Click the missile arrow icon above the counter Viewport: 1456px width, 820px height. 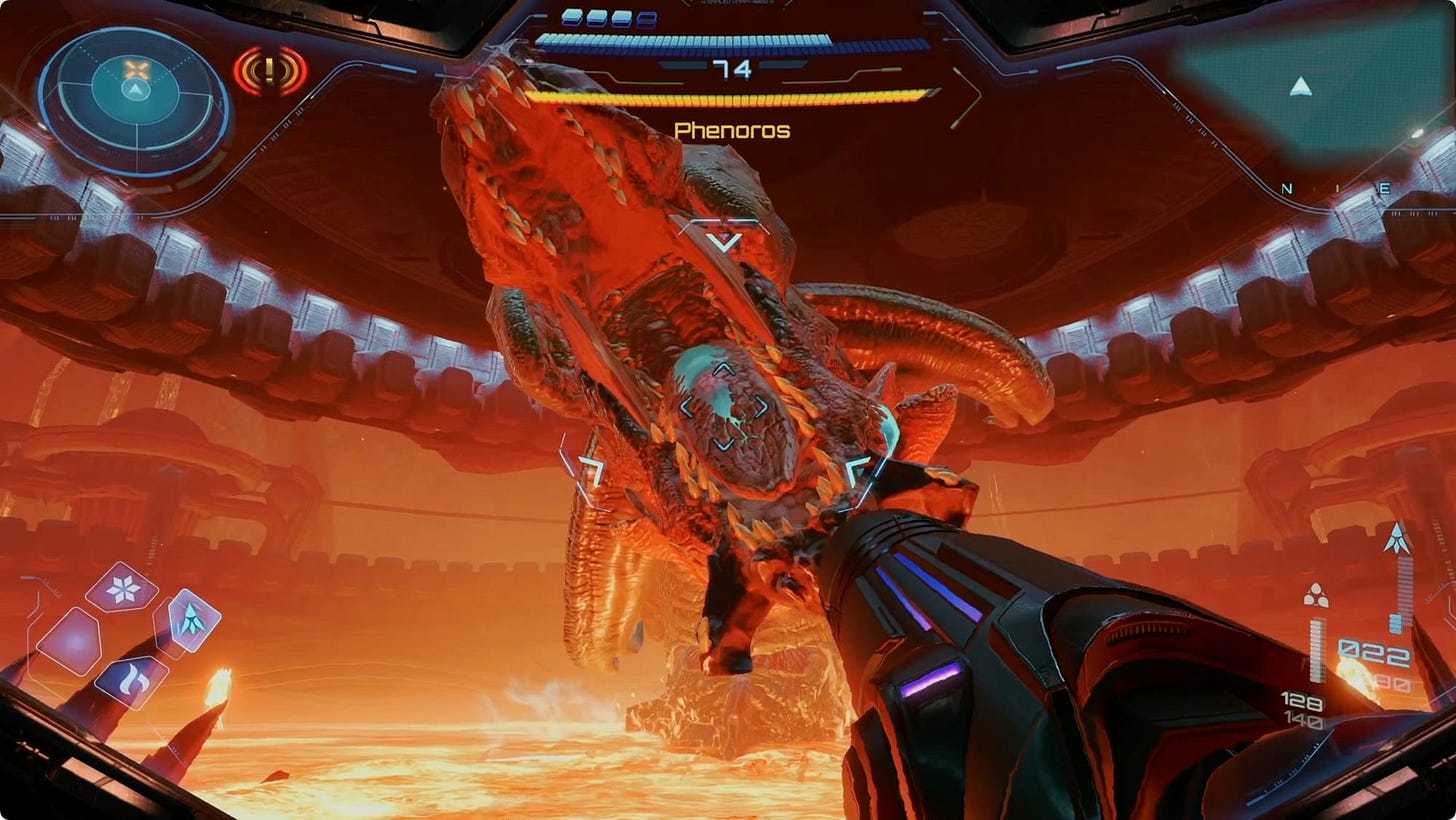1398,535
